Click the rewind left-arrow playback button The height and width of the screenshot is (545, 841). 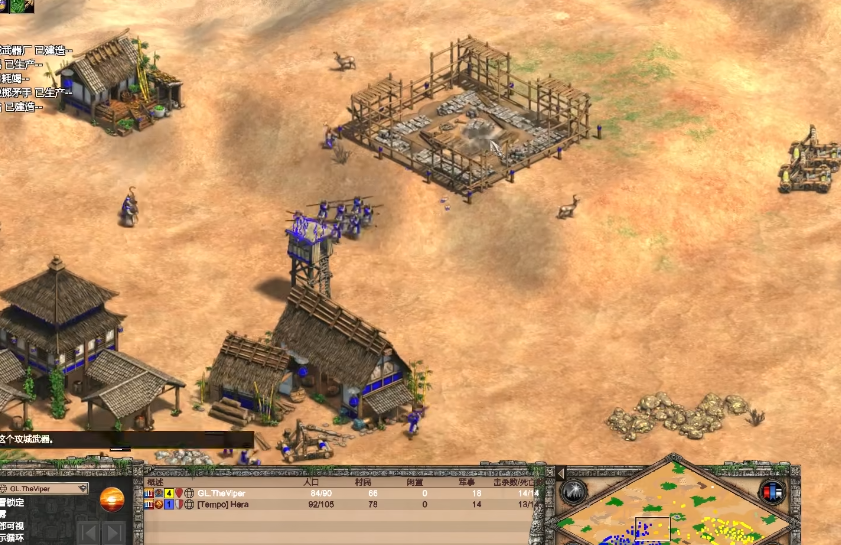pos(89,532)
